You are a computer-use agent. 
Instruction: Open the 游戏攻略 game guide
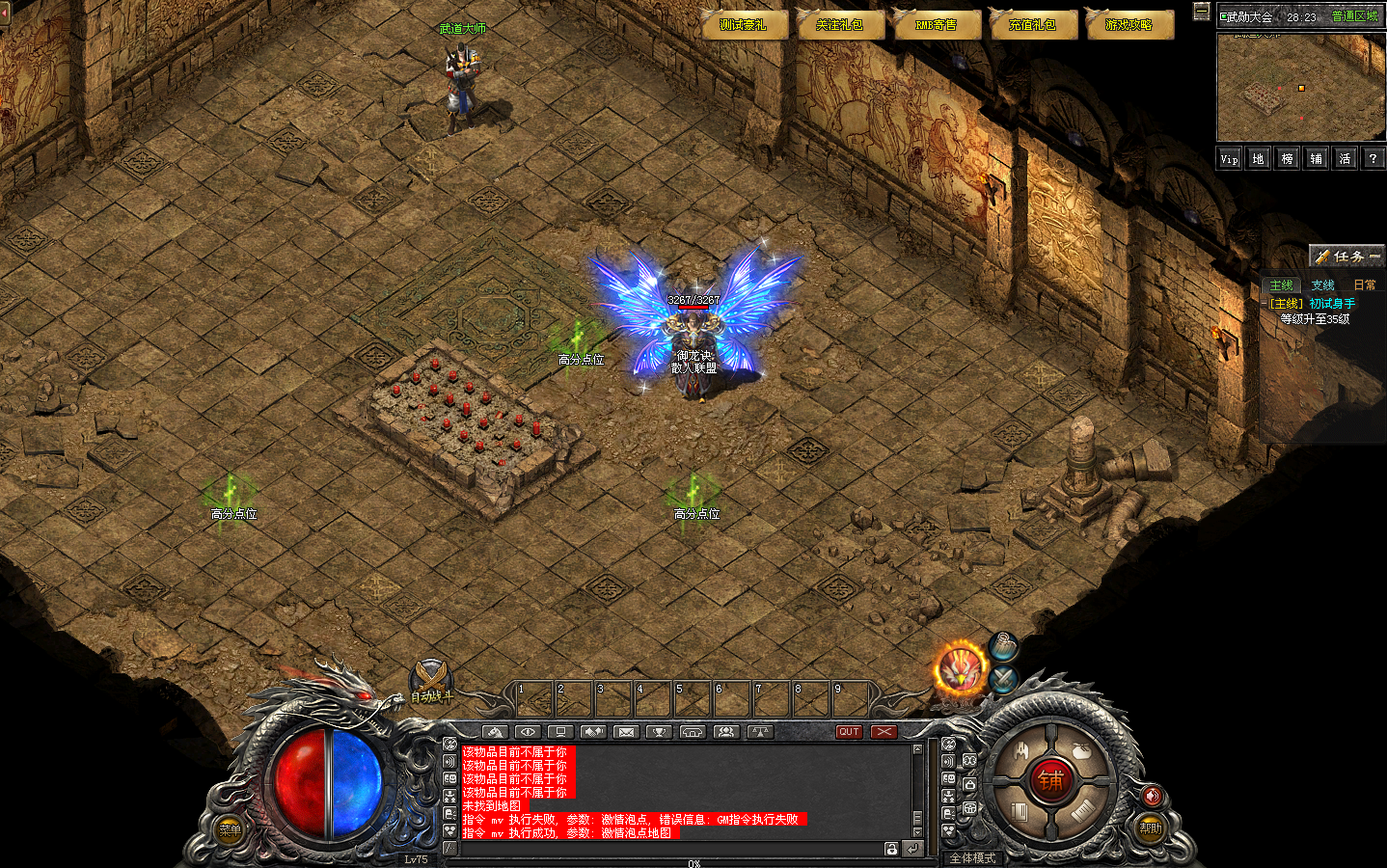click(x=1129, y=25)
